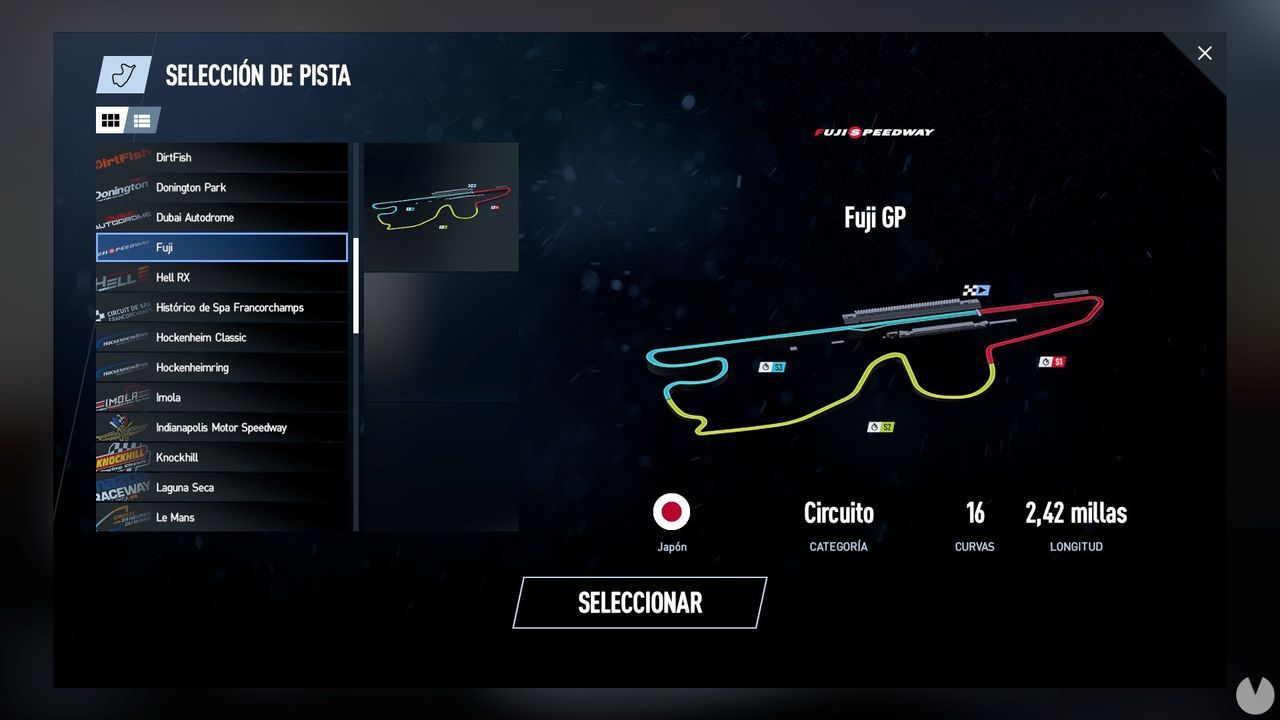Click the S2 sector marker on the map
The height and width of the screenshot is (720, 1280).
[879, 426]
